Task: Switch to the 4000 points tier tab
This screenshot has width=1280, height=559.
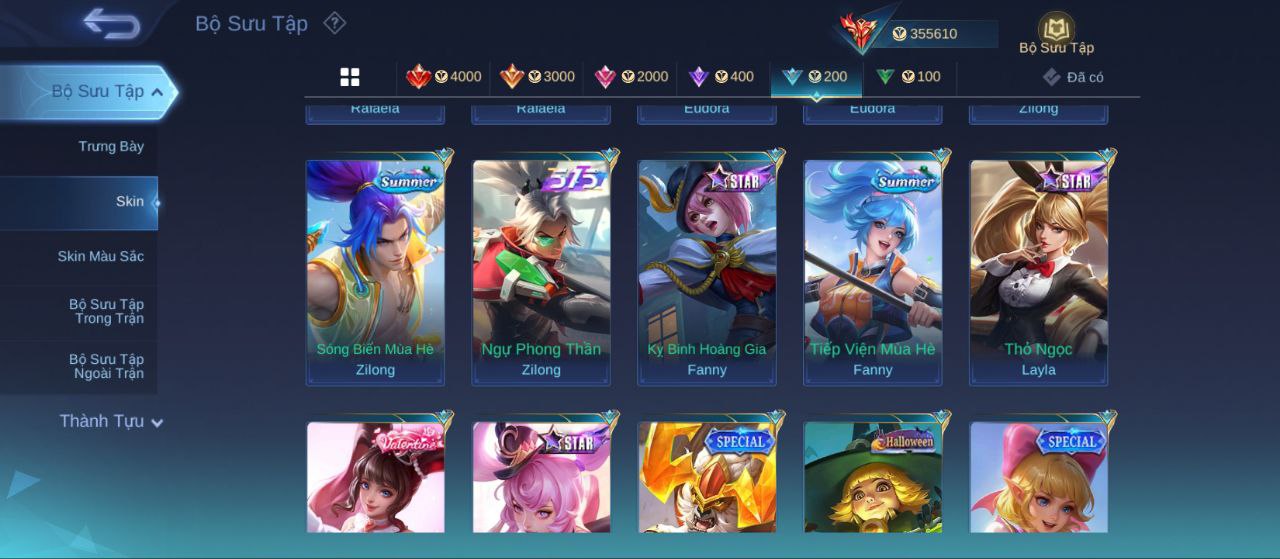Action: pos(443,77)
